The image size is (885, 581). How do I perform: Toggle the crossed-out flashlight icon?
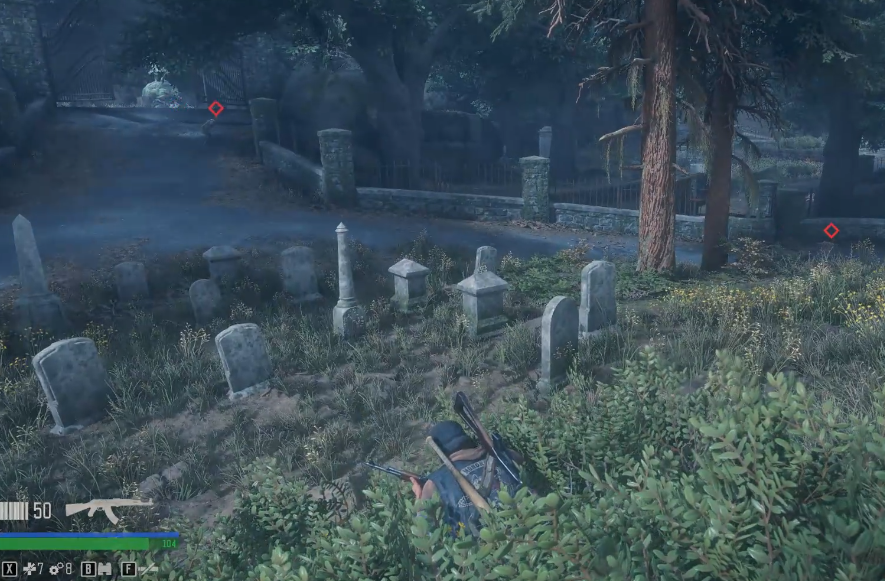point(147,569)
